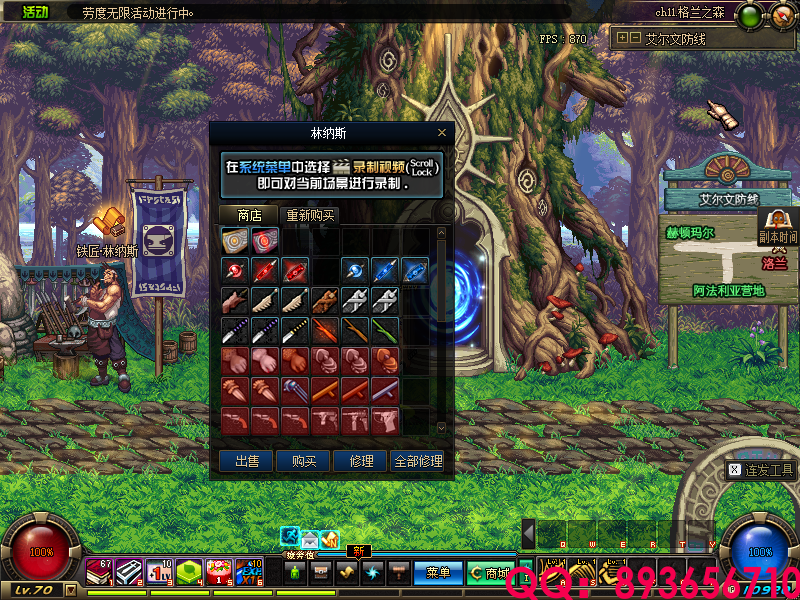The width and height of the screenshot is (800, 600).
Task: Expand the minimap with the plus button
Action: pos(623,38)
